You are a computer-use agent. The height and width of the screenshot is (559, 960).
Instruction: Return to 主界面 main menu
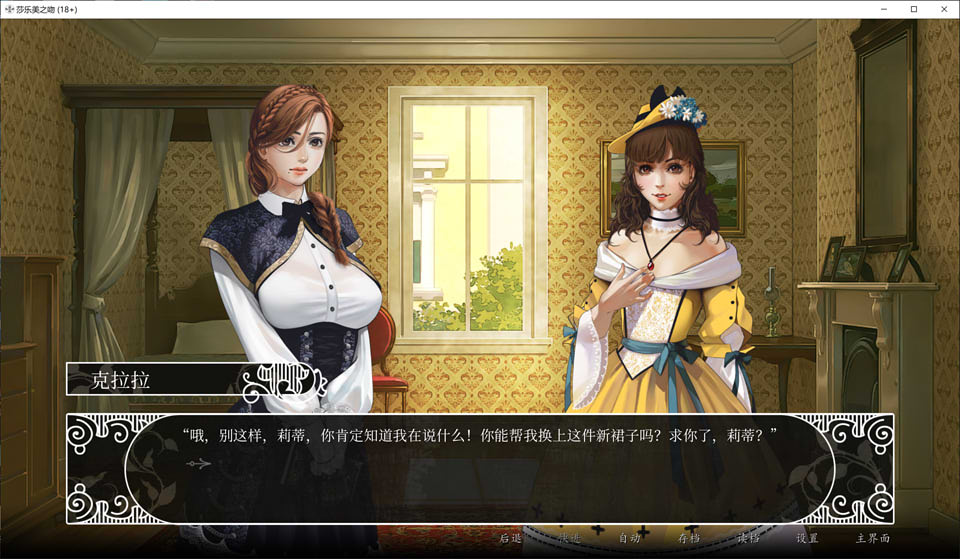[872, 538]
